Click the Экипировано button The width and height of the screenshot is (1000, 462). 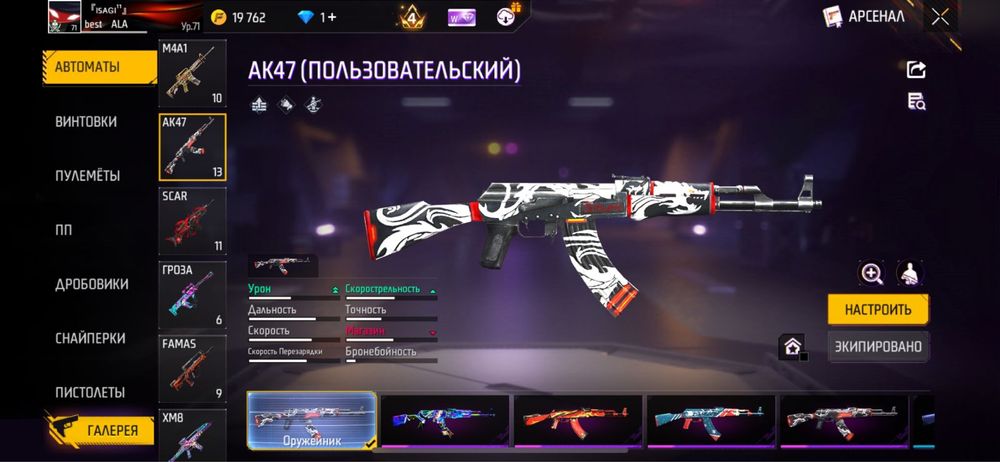pyautogui.click(x=878, y=346)
